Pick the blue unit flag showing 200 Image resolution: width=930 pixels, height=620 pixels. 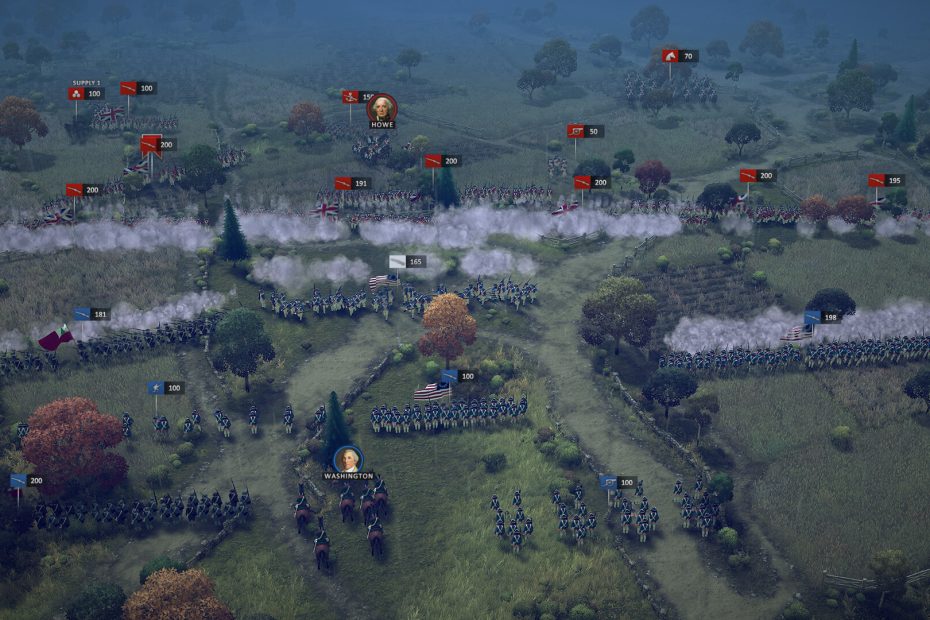pyautogui.click(x=19, y=481)
